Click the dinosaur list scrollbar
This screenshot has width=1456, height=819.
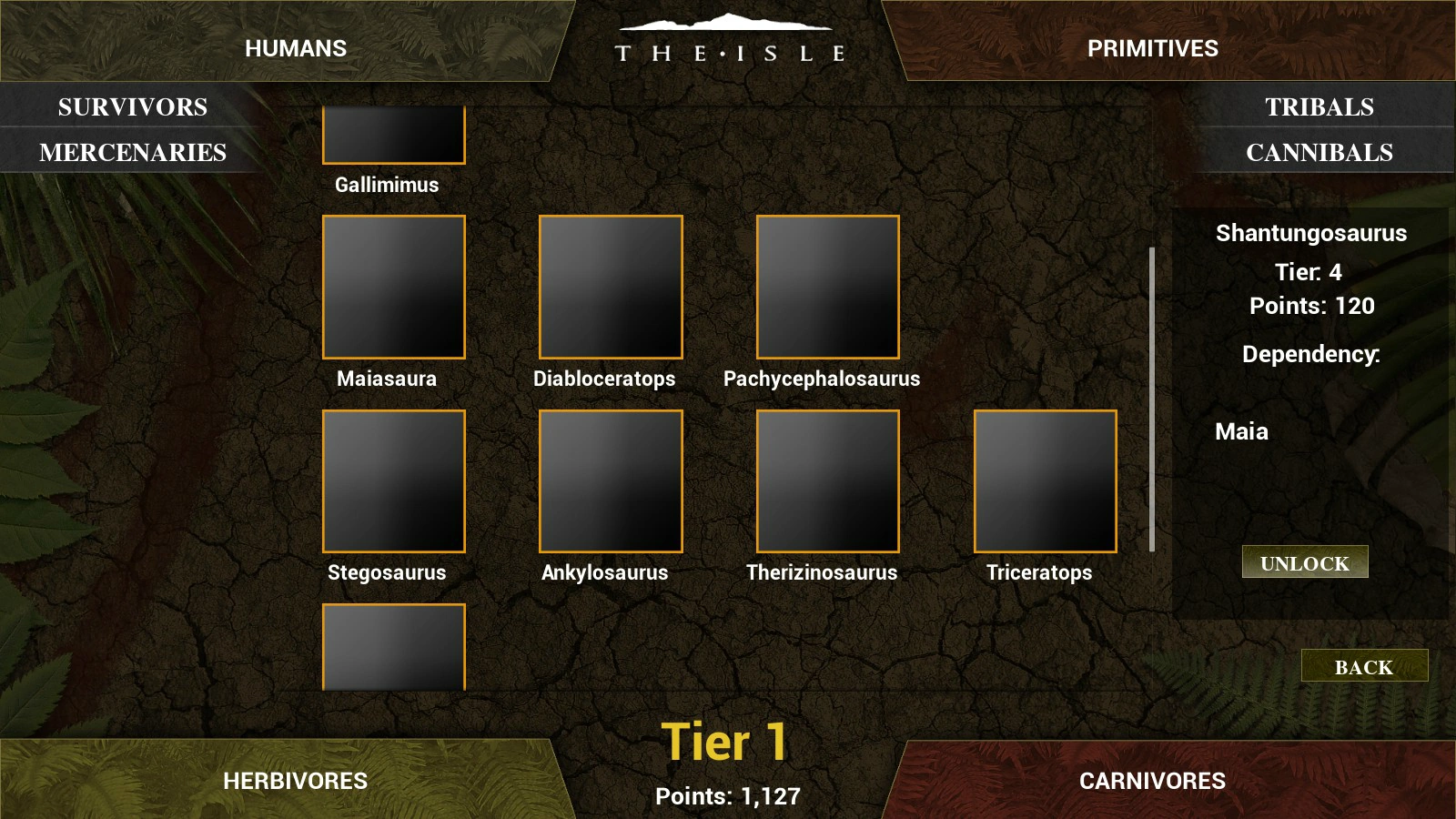tap(1152, 396)
